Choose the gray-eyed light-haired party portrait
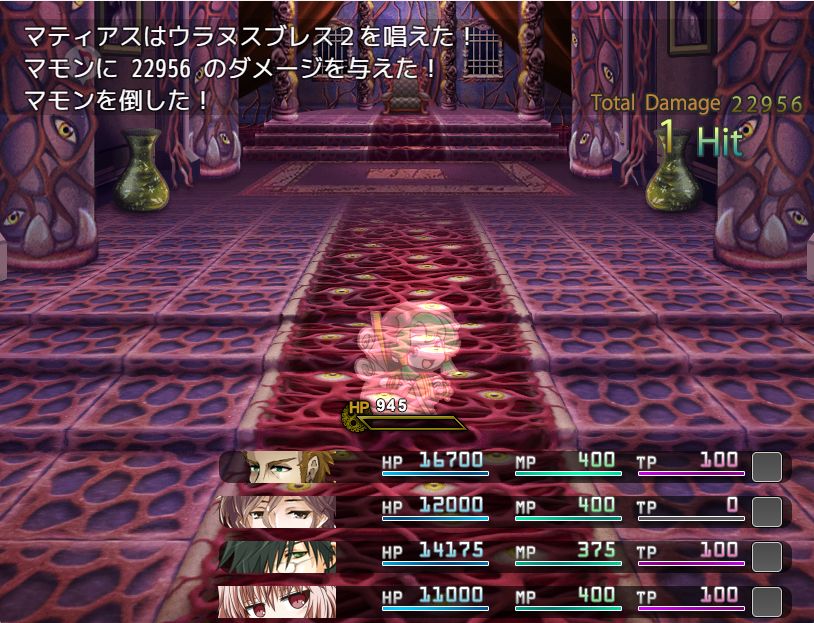814x623 pixels. coord(278,511)
